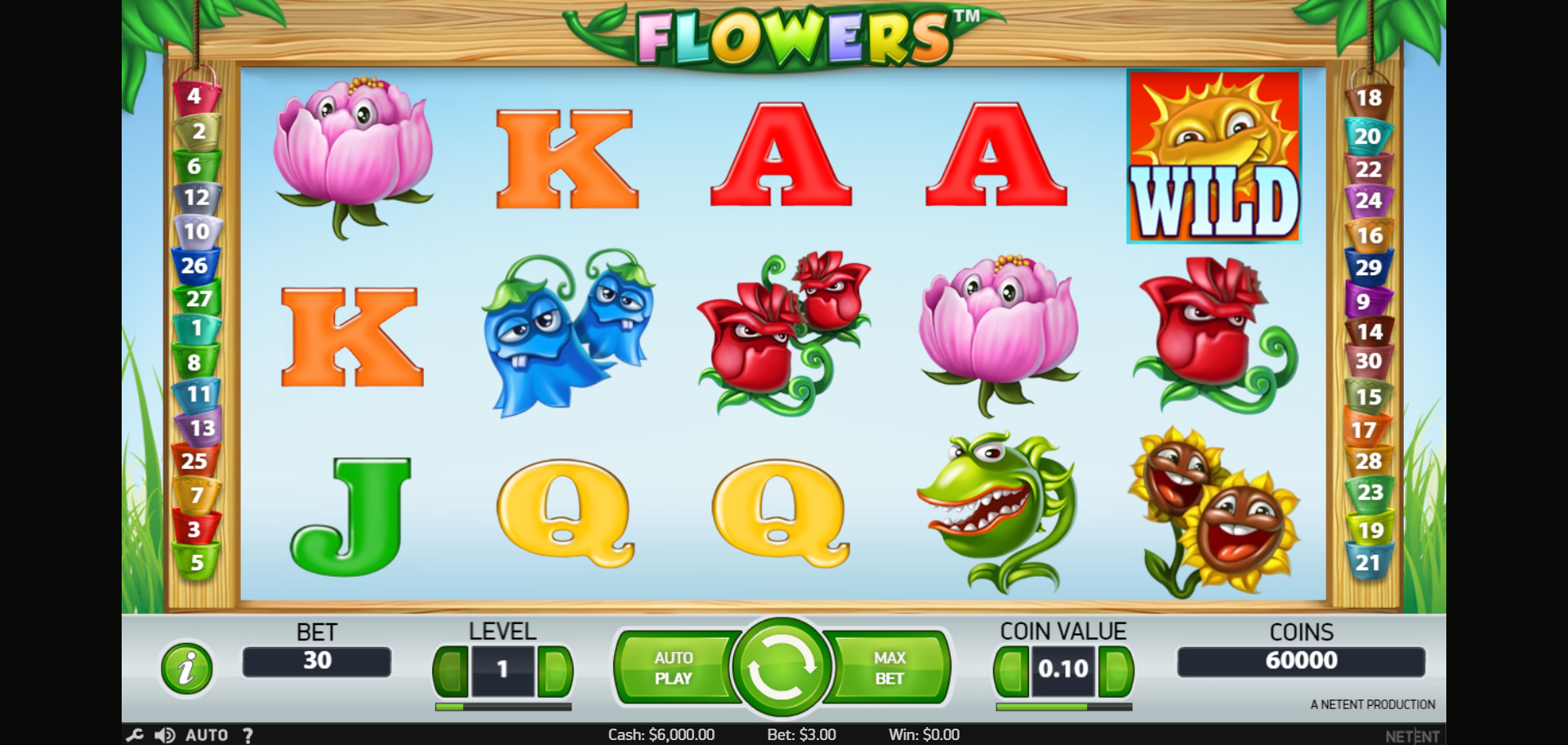Image resolution: width=1568 pixels, height=745 pixels.
Task: Open the green info paytable button
Action: (187, 669)
